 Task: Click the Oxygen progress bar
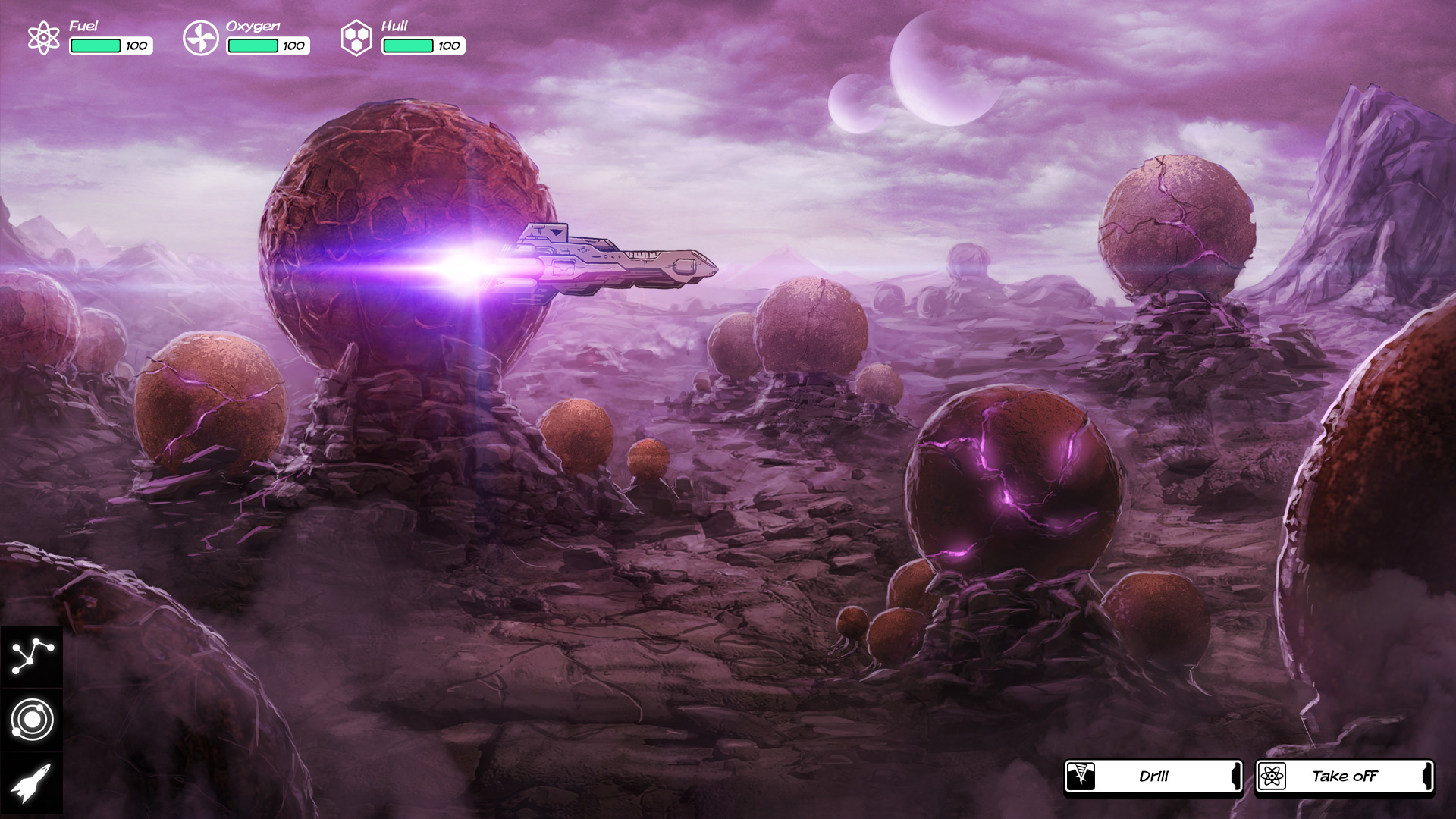[x=252, y=45]
